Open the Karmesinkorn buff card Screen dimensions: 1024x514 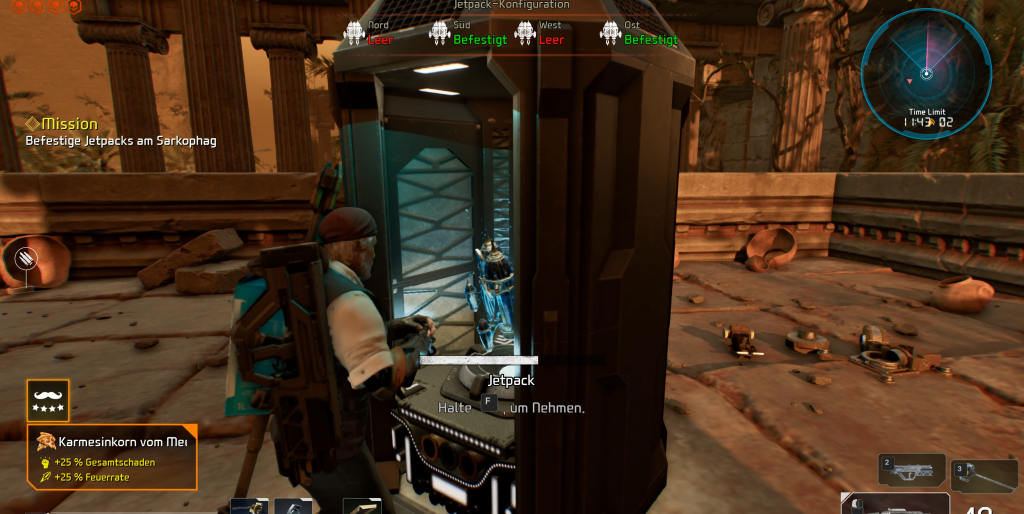113,456
